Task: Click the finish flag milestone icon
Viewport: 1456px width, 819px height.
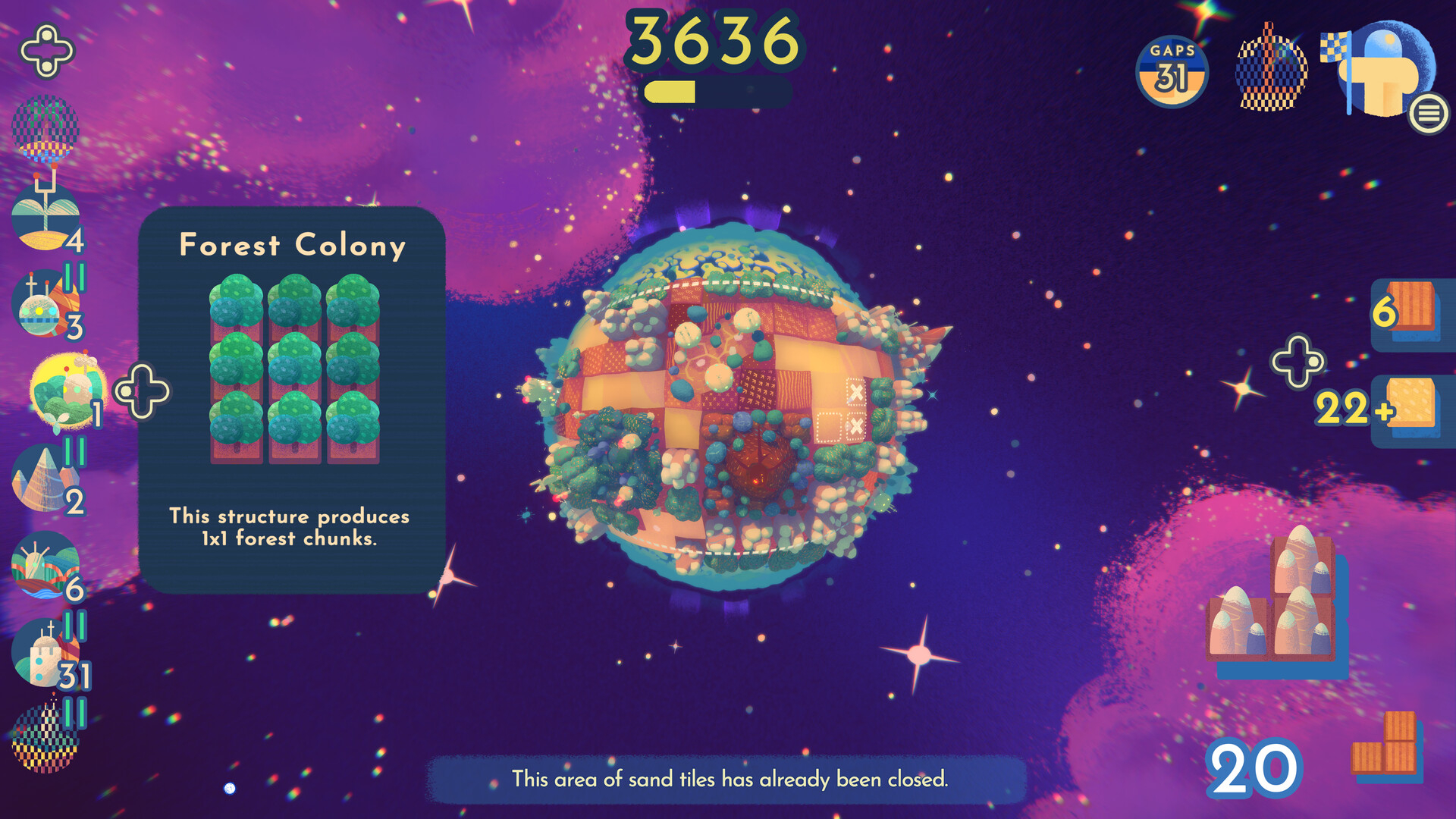Action: (1380, 72)
